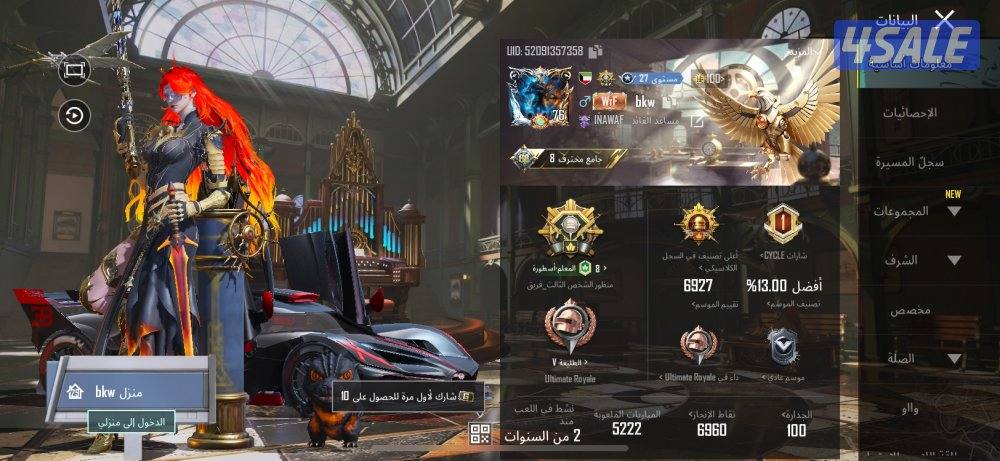Click the rotate character view icon
The height and width of the screenshot is (461, 1000).
(x=74, y=115)
